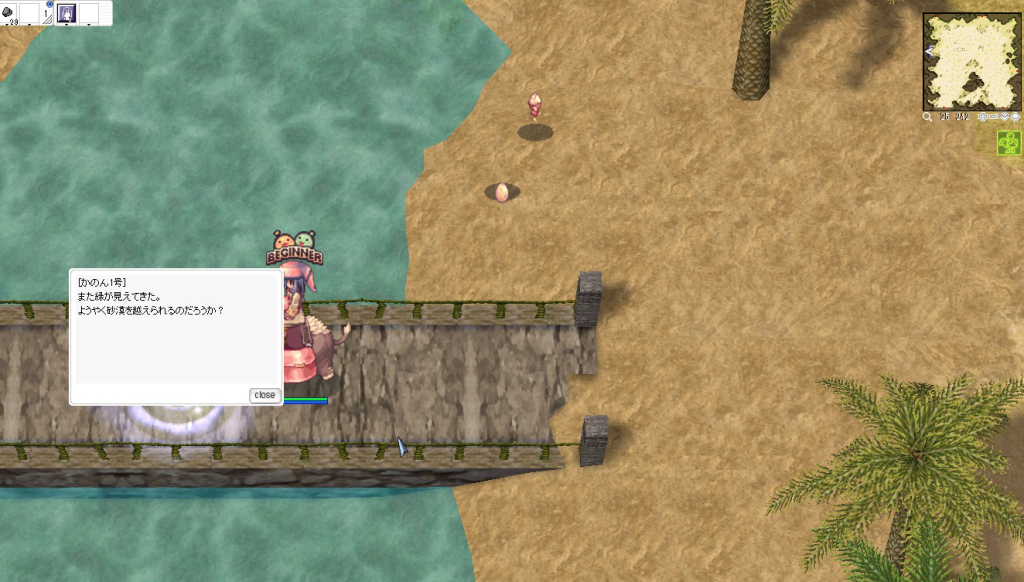Close the かのん1号 dialogue box
The image size is (1024, 582).
(x=264, y=395)
